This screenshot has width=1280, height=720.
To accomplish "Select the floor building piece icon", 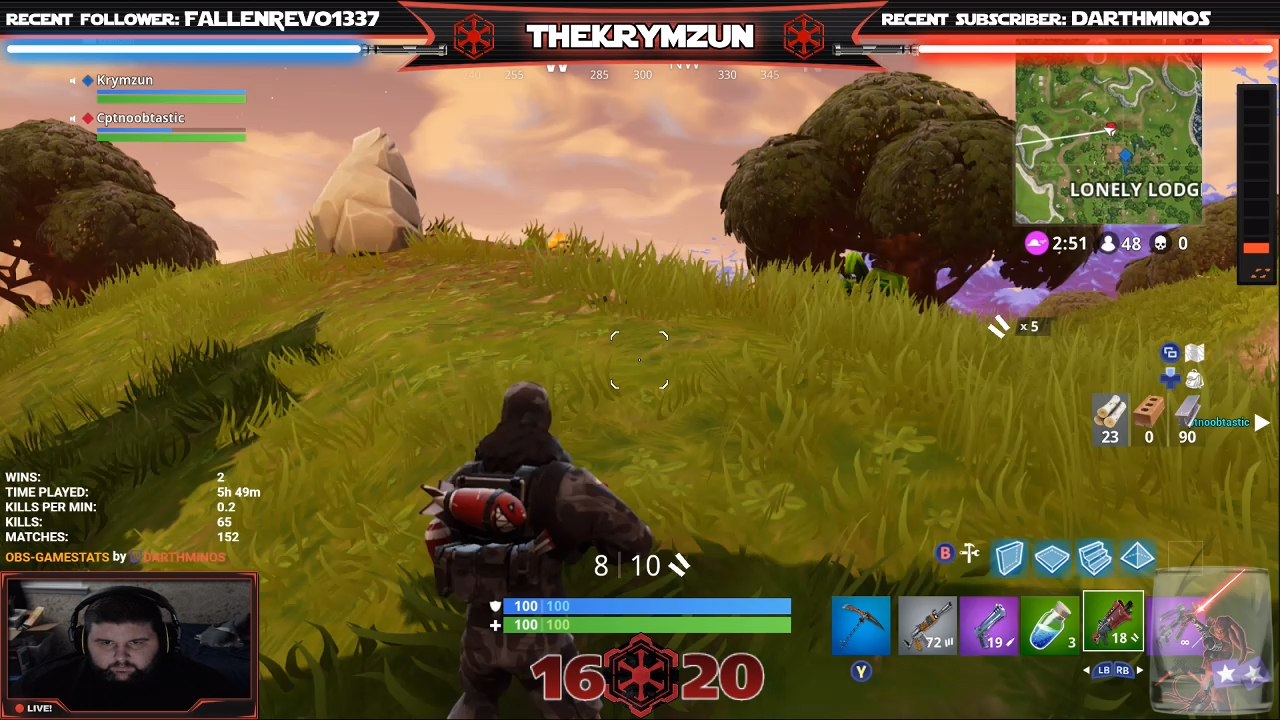I will click(1052, 558).
